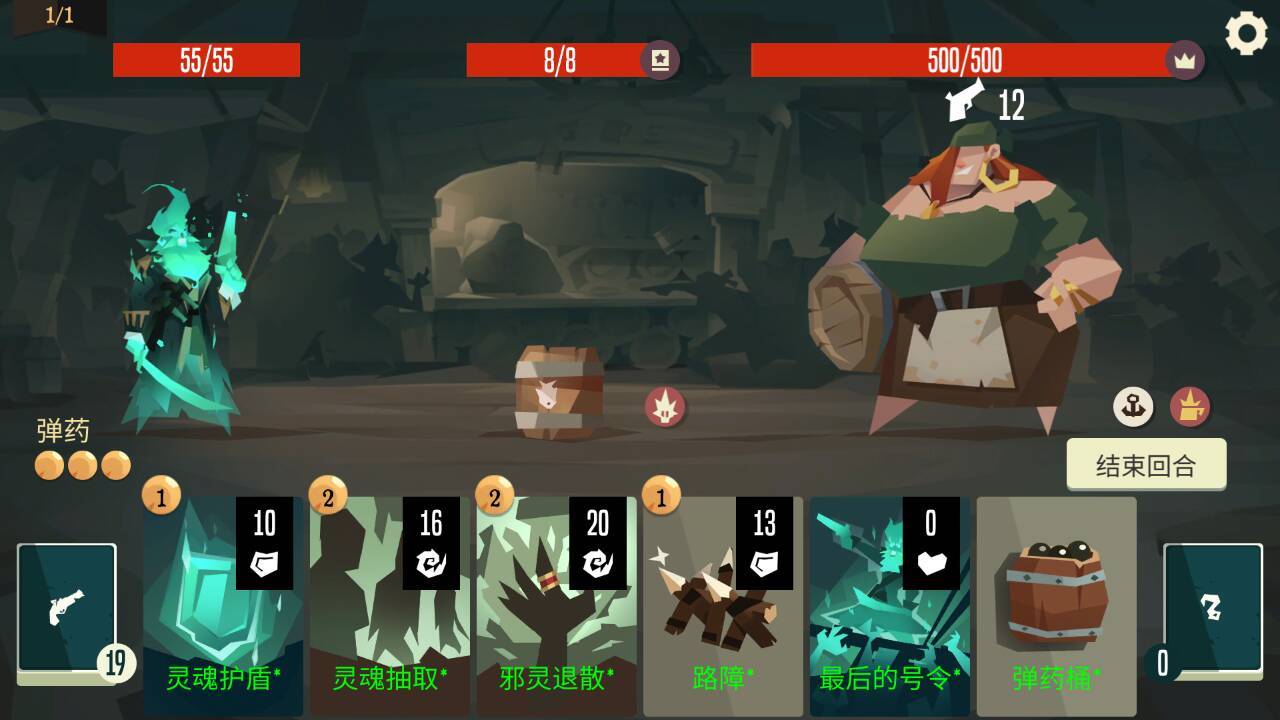Select the anchor icon near 结束回合
Viewport: 1280px width, 720px height.
1131,408
